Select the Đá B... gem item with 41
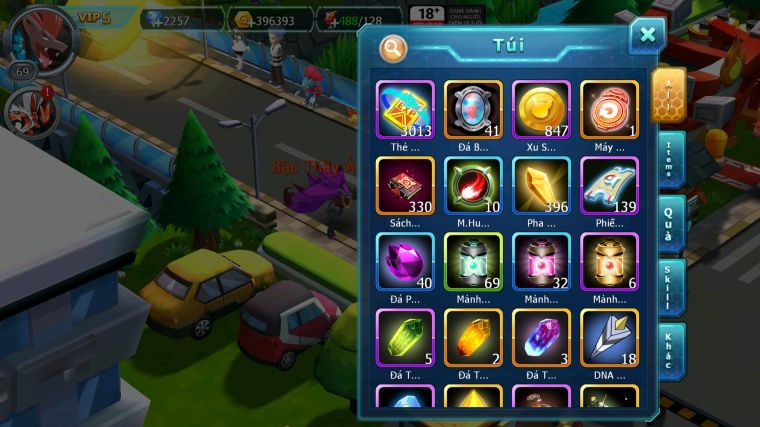The image size is (760, 427). 473,108
